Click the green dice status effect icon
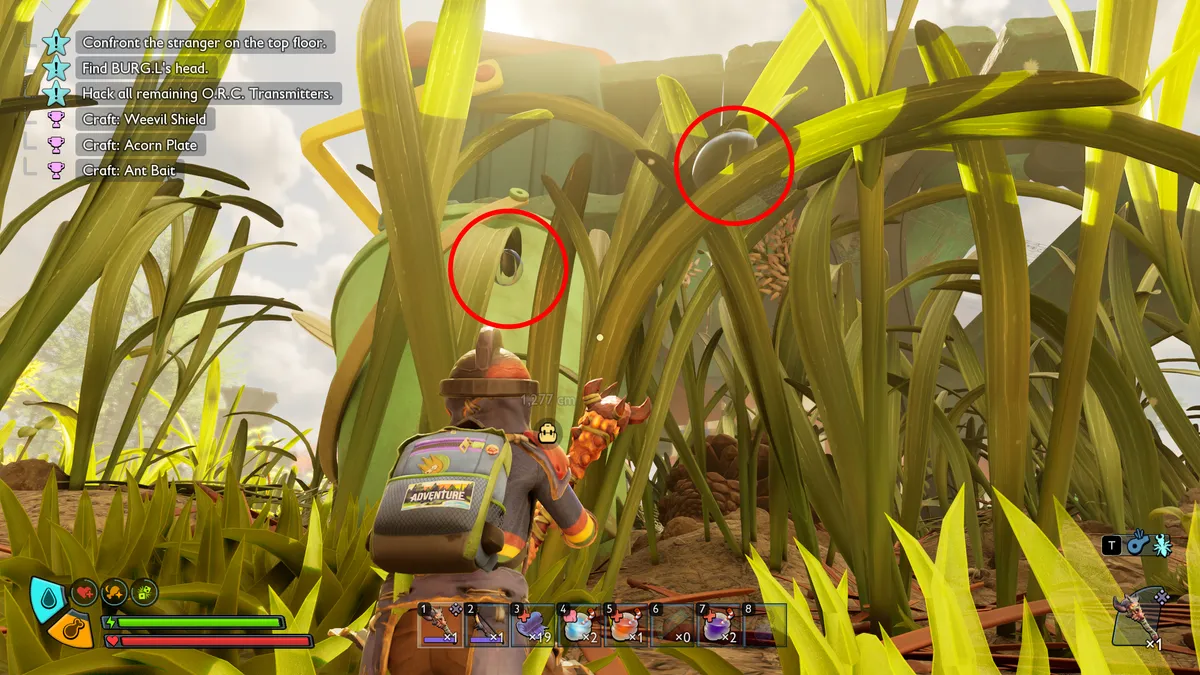 pyautogui.click(x=145, y=592)
